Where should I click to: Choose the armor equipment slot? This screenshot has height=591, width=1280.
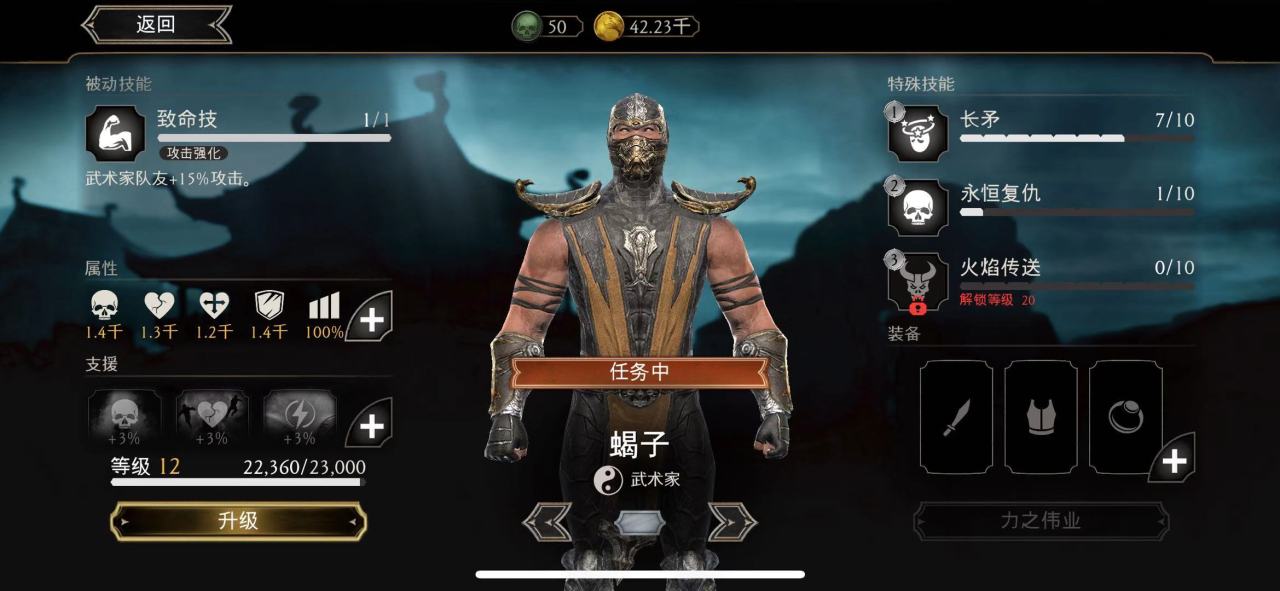pyautogui.click(x=1041, y=417)
